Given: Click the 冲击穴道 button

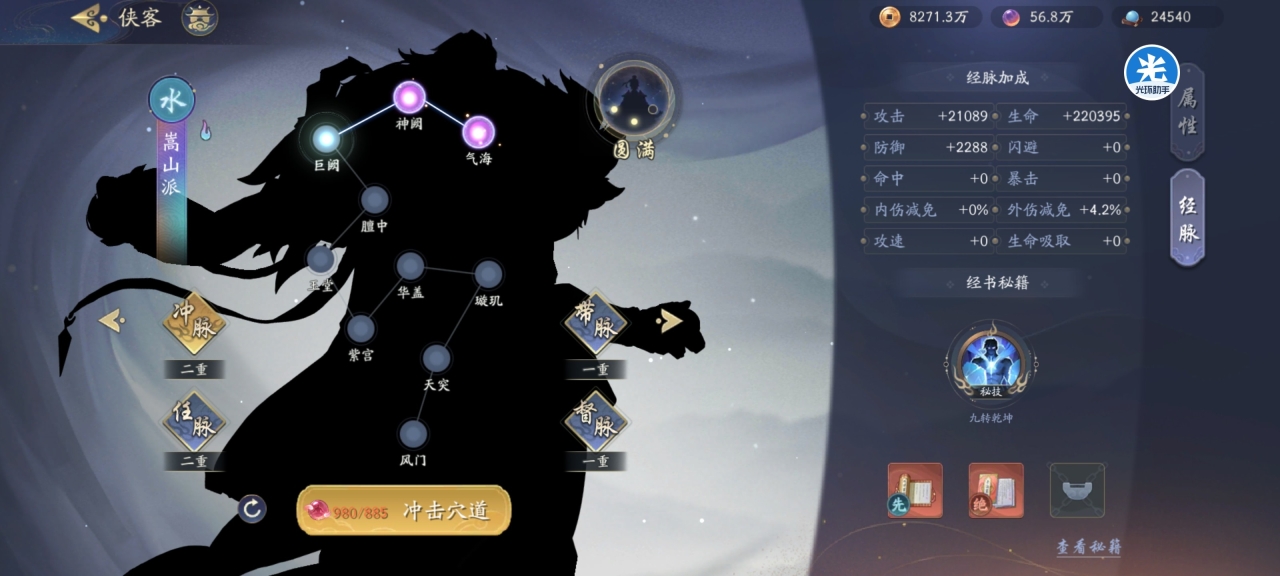Looking at the screenshot, I should (x=404, y=511).
